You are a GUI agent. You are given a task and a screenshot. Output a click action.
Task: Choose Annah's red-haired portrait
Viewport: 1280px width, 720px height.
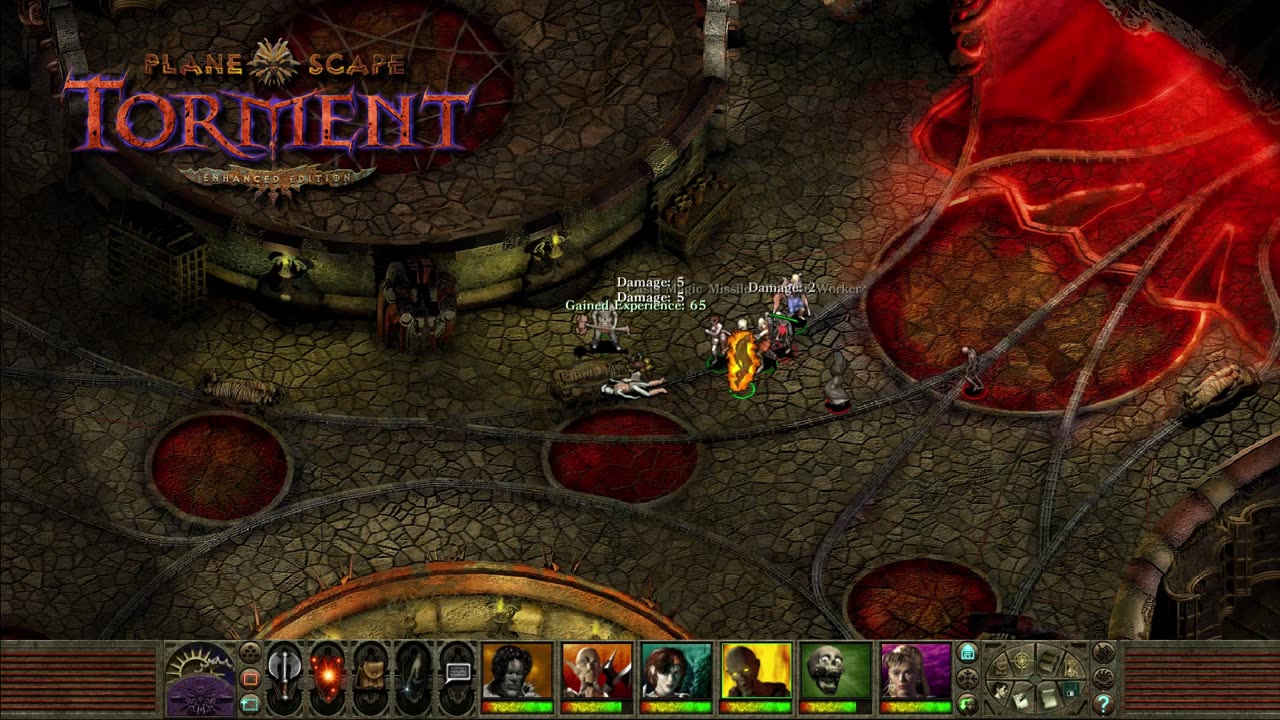[677, 670]
